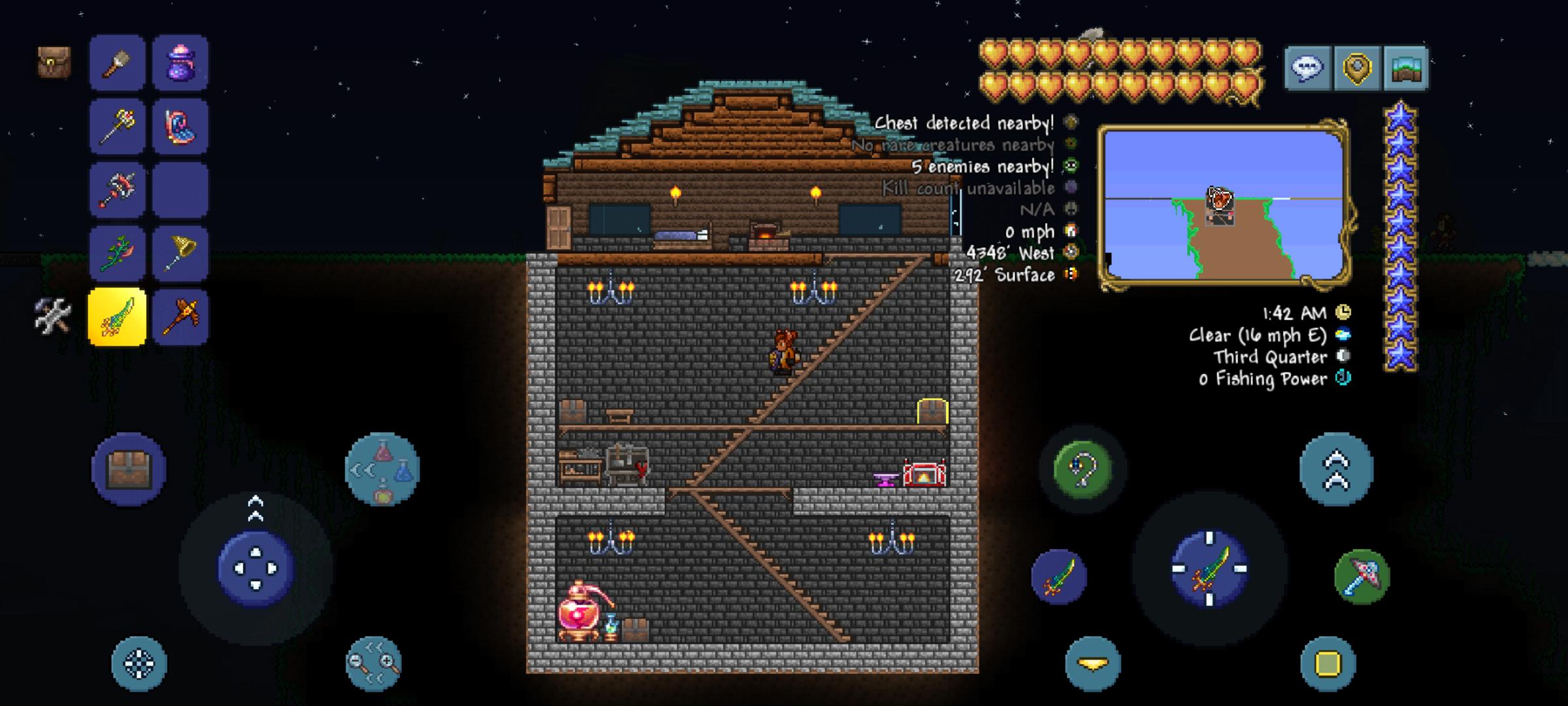Viewport: 1568px width, 706px height.
Task: Open the leather backpack inventory
Action: pyautogui.click(x=54, y=63)
